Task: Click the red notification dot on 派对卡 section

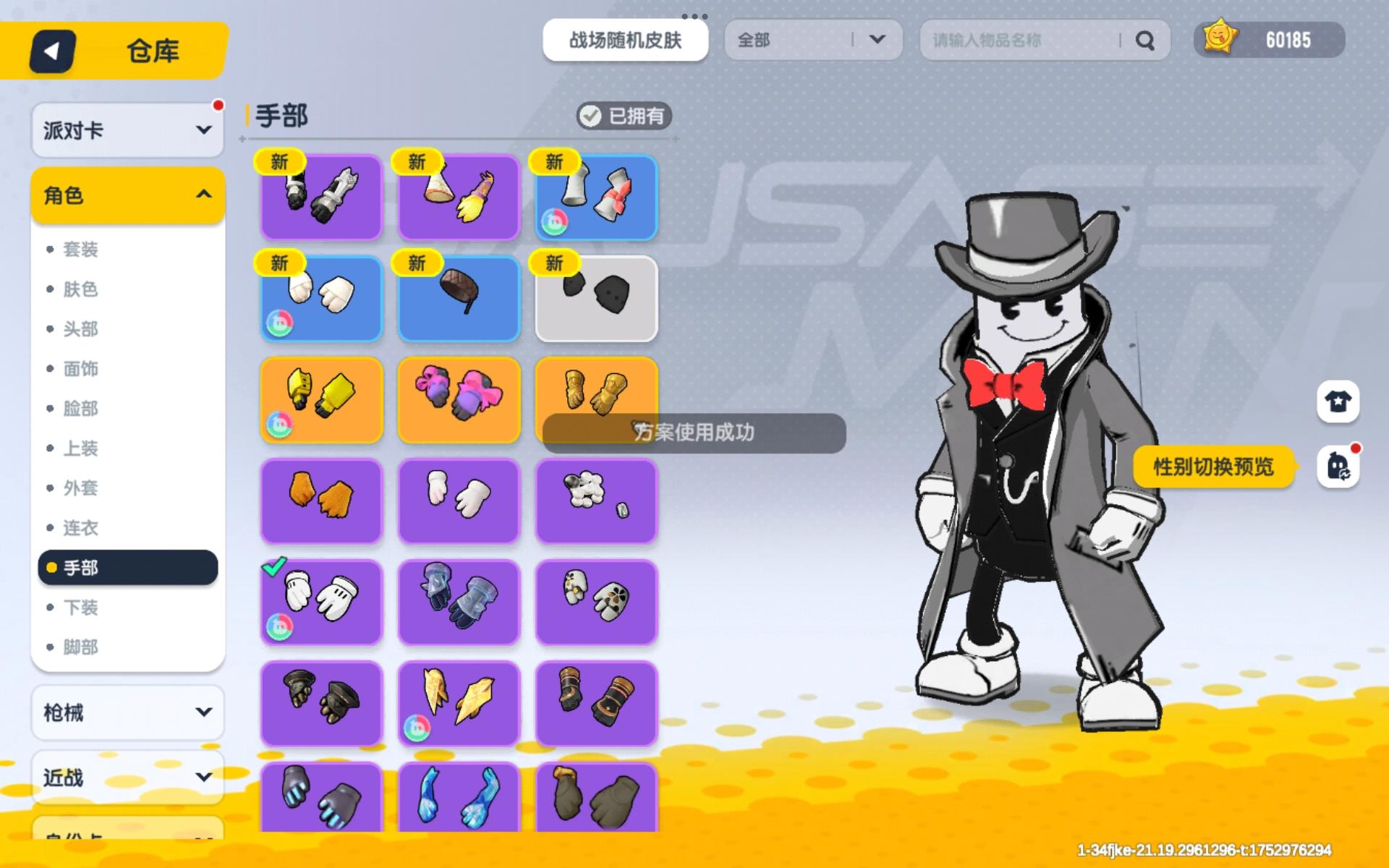Action: [219, 104]
